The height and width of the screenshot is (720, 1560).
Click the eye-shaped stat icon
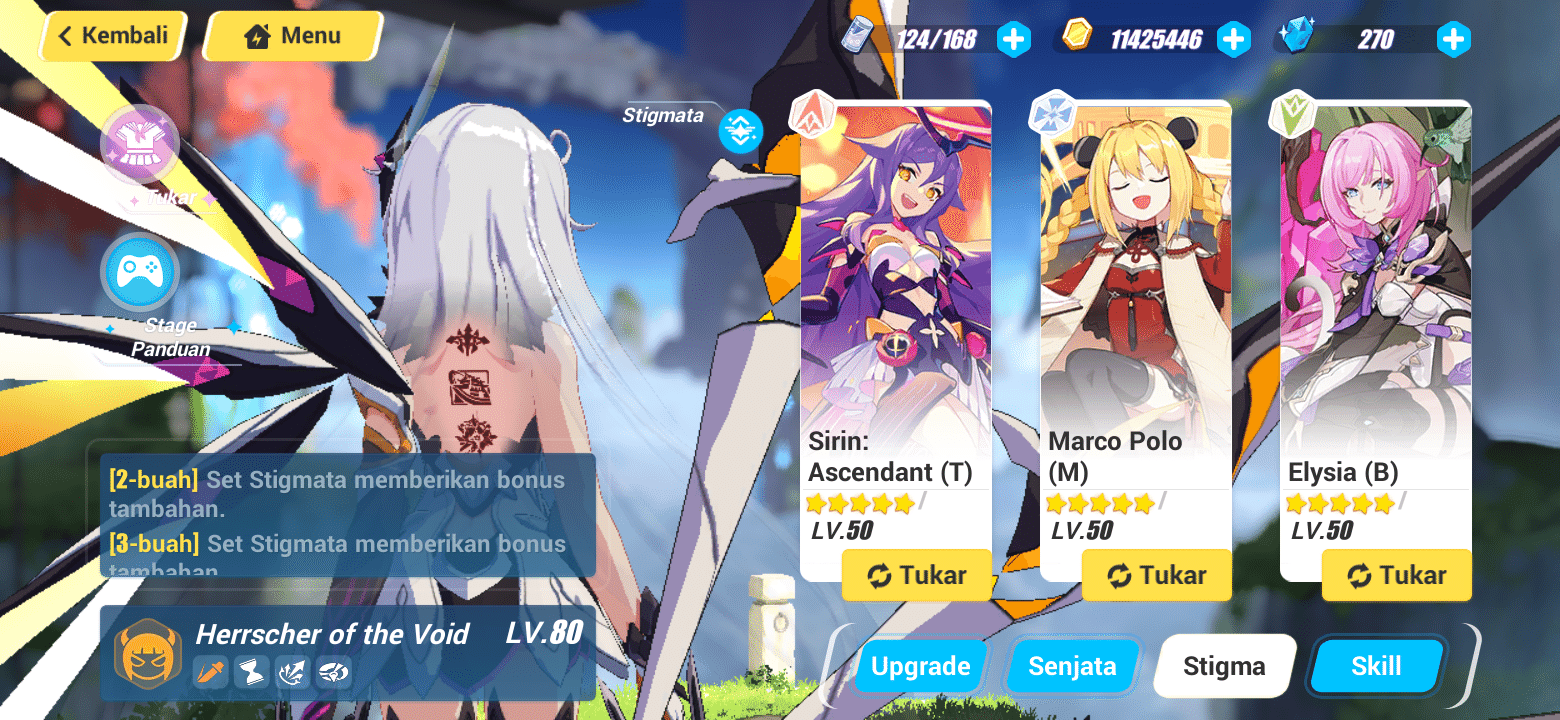click(332, 673)
